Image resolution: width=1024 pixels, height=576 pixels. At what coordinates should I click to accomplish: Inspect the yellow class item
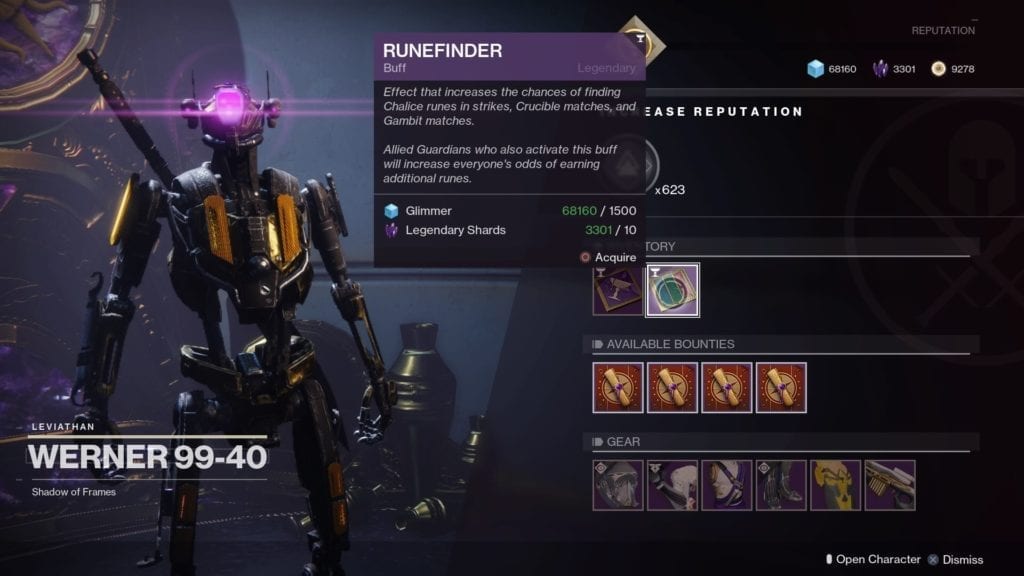point(835,485)
